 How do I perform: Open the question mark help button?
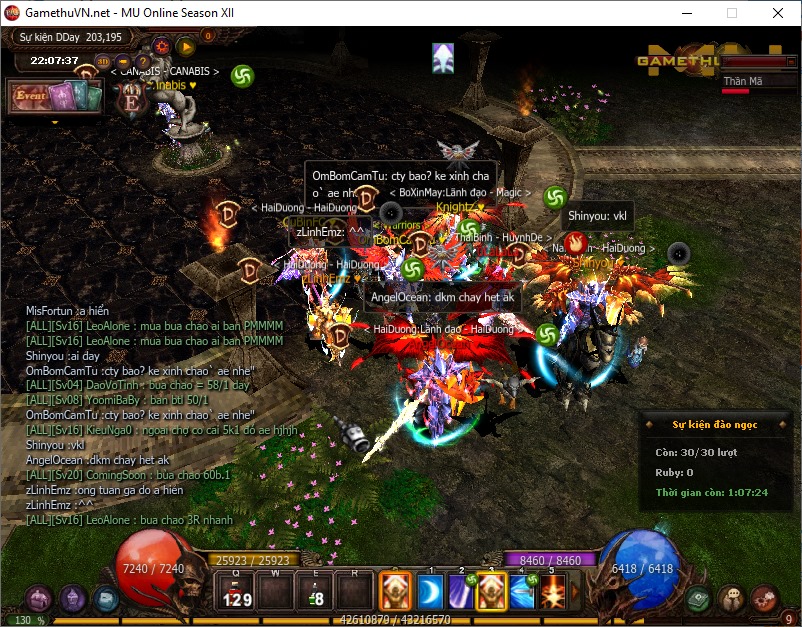pyautogui.click(x=143, y=61)
